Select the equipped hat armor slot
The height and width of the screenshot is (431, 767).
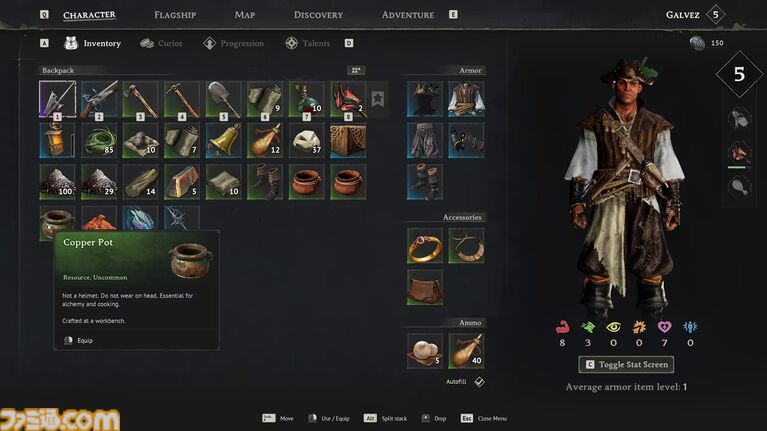(x=424, y=99)
